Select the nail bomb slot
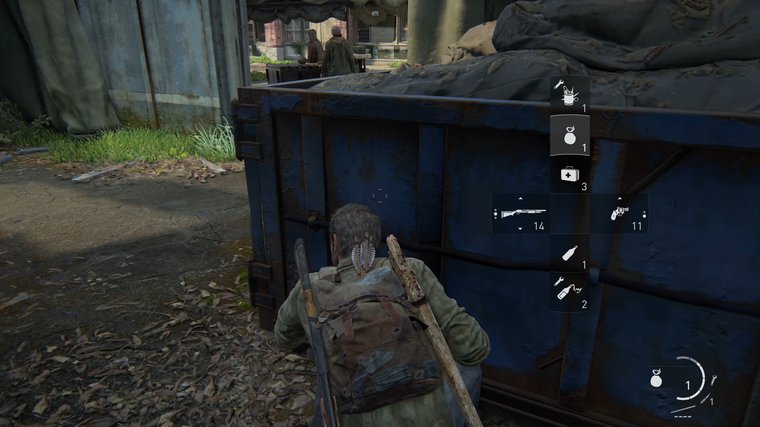Screen dimensions: 760x427 pyautogui.click(x=569, y=94)
